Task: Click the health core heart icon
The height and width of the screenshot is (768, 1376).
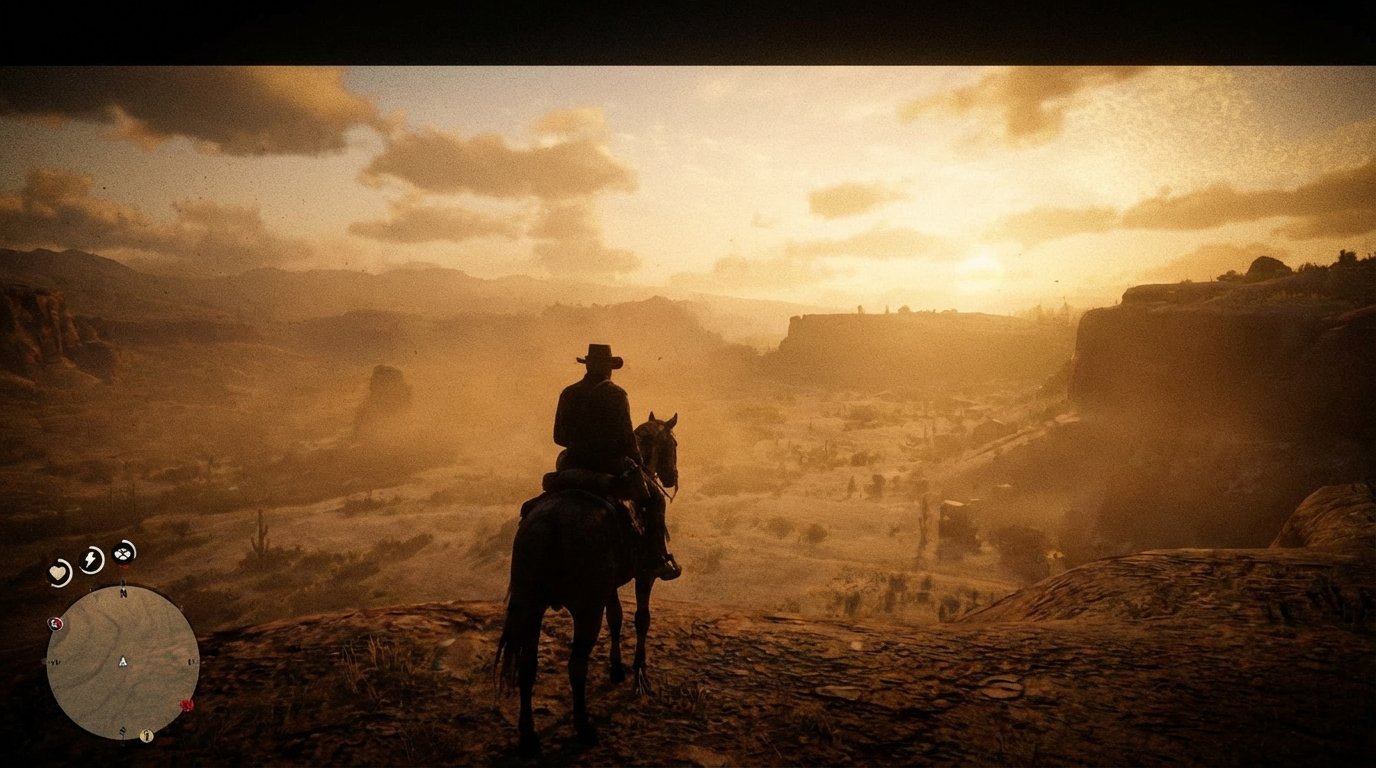Action: [x=59, y=570]
